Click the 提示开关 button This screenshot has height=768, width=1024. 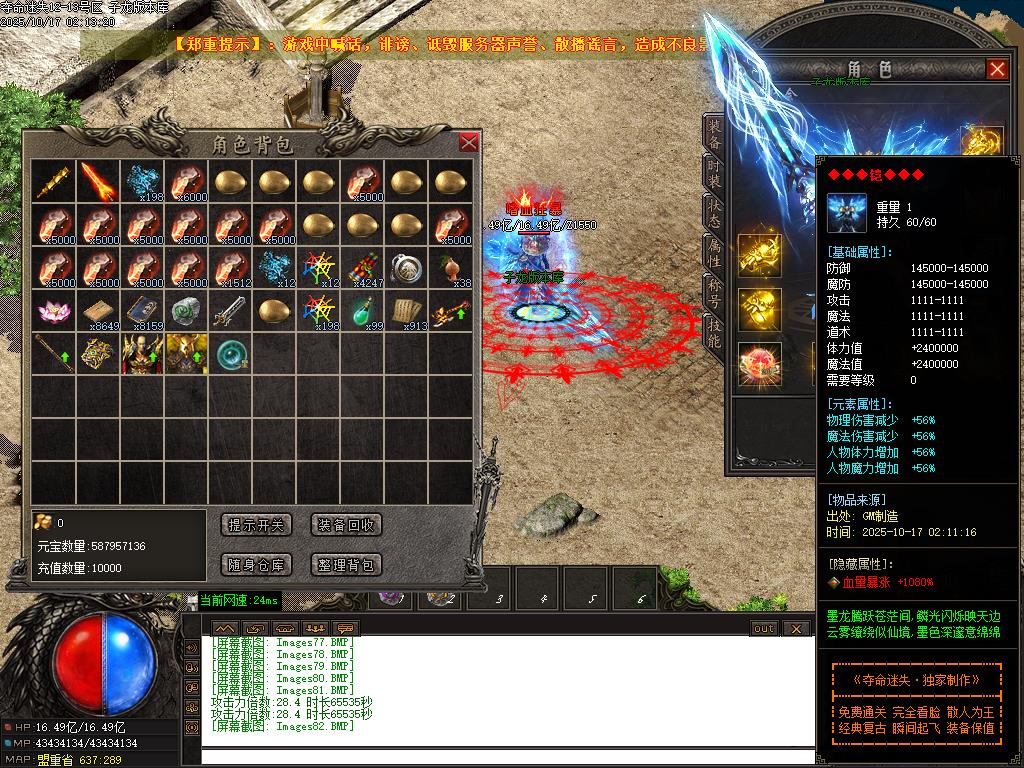tap(257, 525)
